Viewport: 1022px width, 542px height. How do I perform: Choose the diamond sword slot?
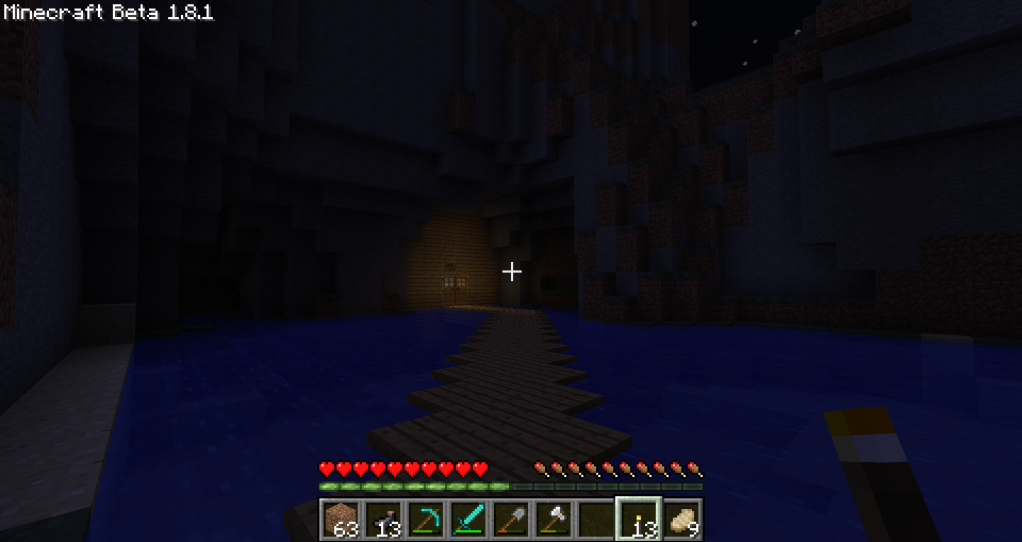(468, 520)
